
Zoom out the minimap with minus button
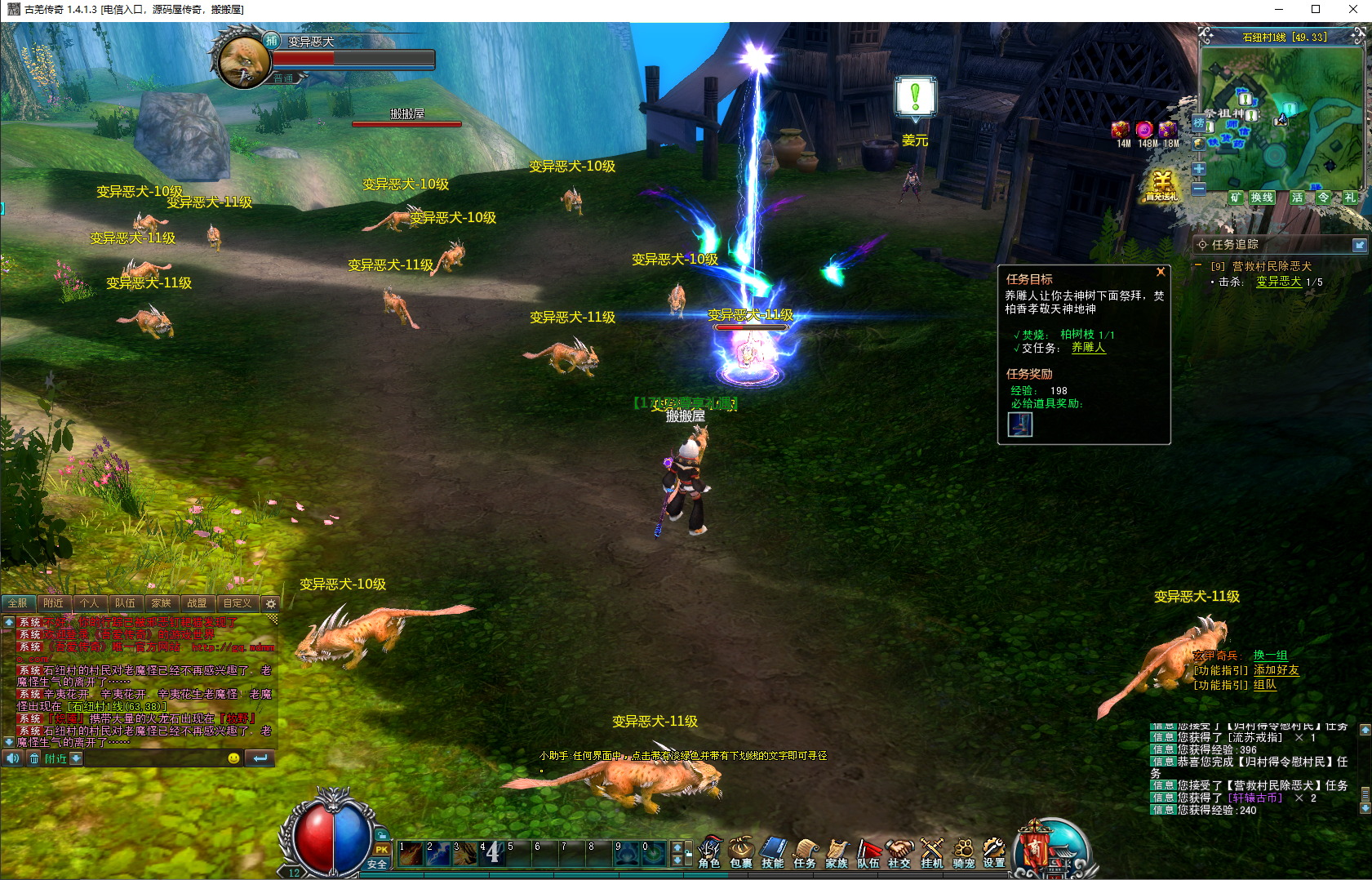pyautogui.click(x=1198, y=189)
